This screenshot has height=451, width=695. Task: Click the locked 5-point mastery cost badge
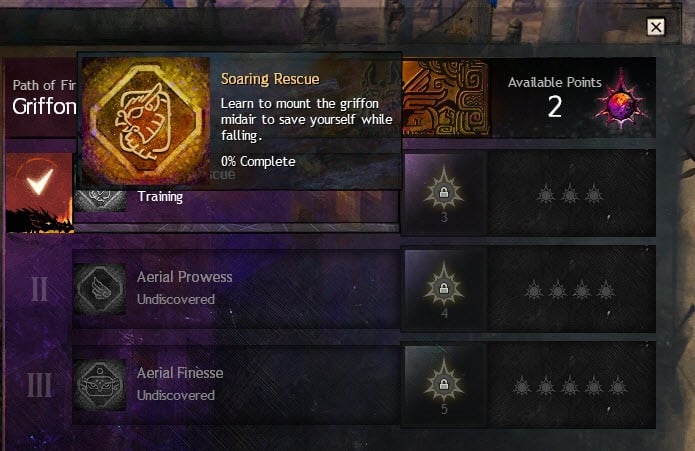(x=443, y=384)
